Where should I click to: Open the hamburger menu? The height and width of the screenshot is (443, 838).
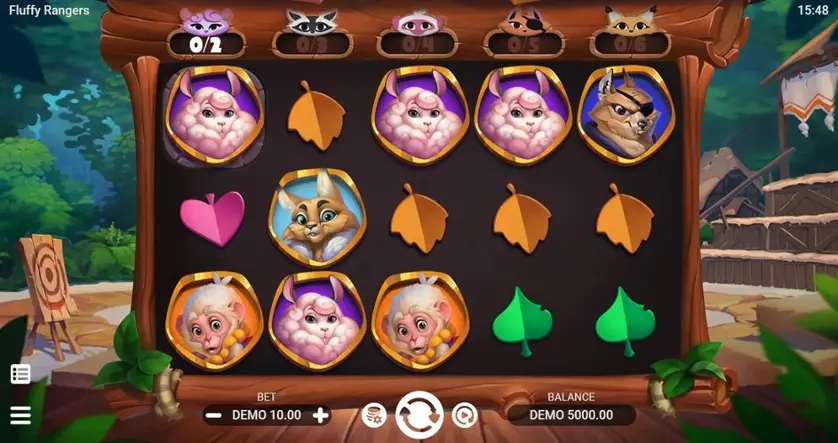20,415
